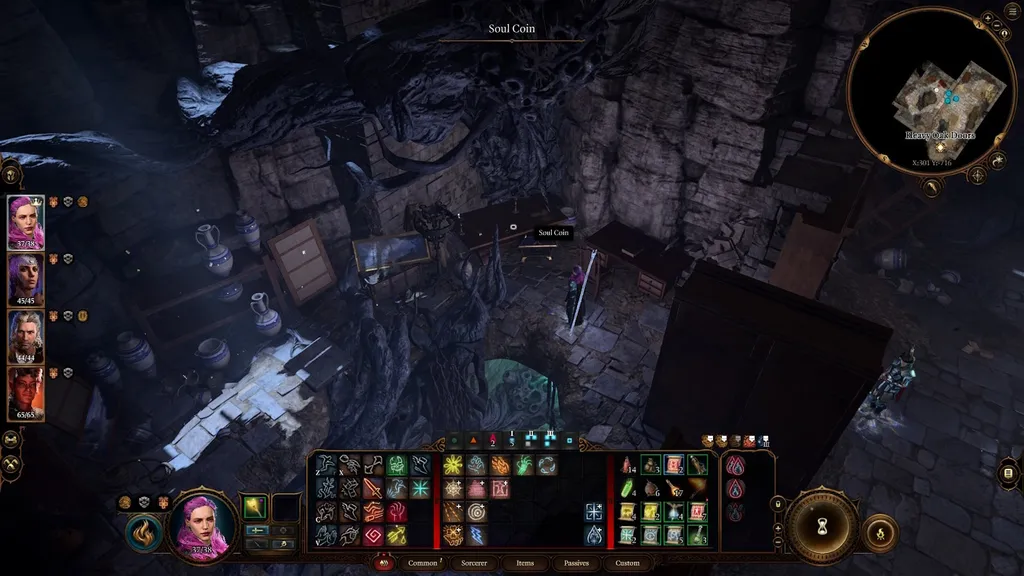Switch to the Common hotbar tab
Viewport: 1024px width, 576px height.
(422, 563)
